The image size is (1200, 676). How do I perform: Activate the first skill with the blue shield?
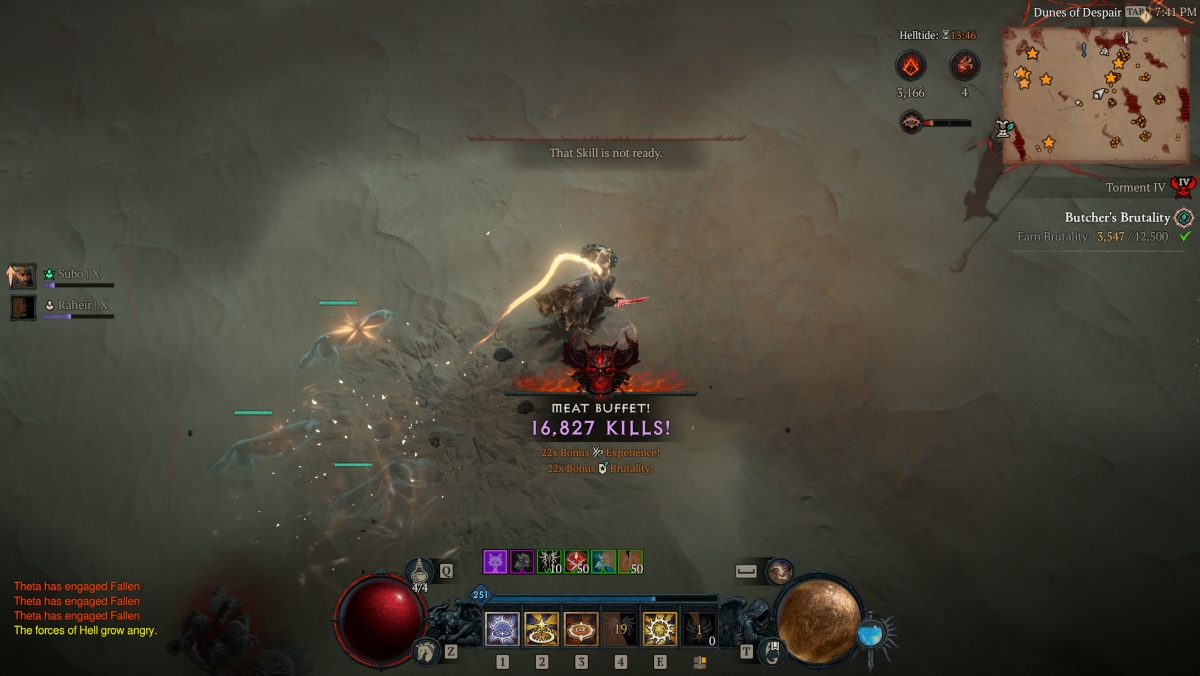(502, 629)
